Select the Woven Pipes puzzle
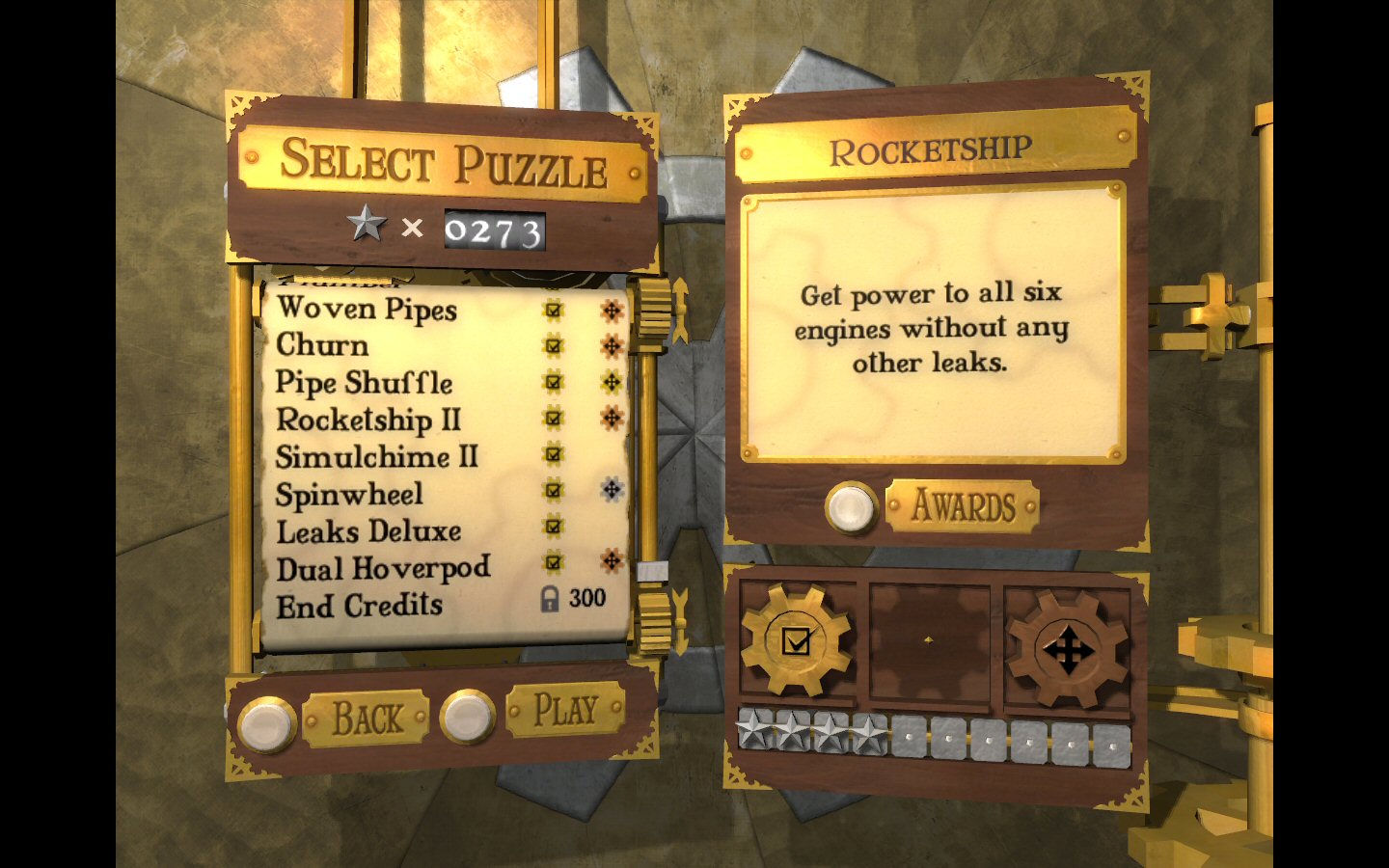Viewport: 1389px width, 868px height. 367,309
